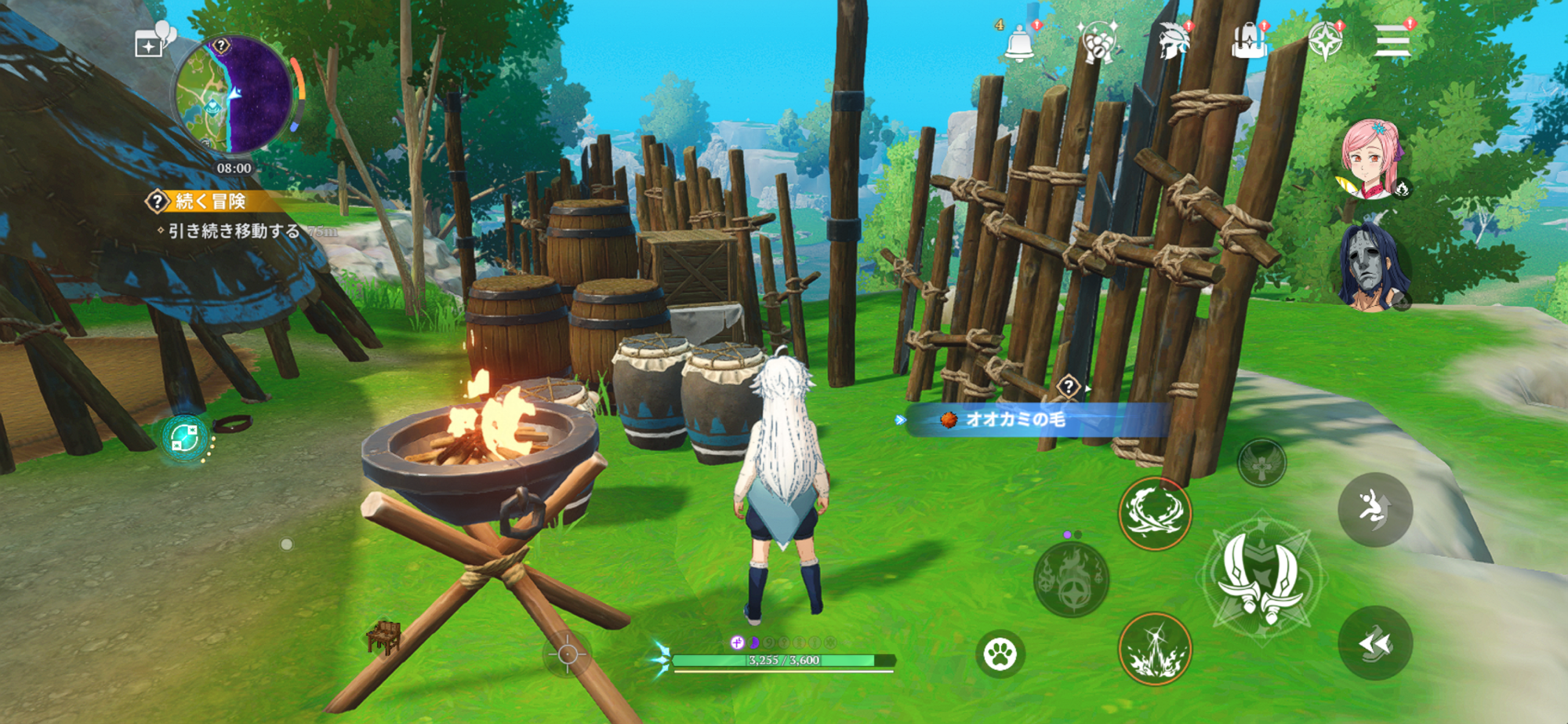Open the compass star icon
Image resolution: width=1568 pixels, height=724 pixels.
tap(1324, 41)
